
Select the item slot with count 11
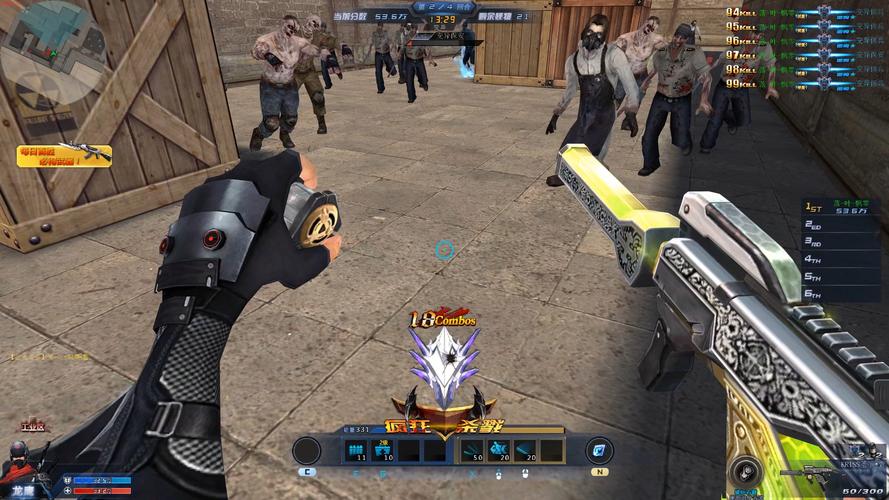click(x=356, y=451)
